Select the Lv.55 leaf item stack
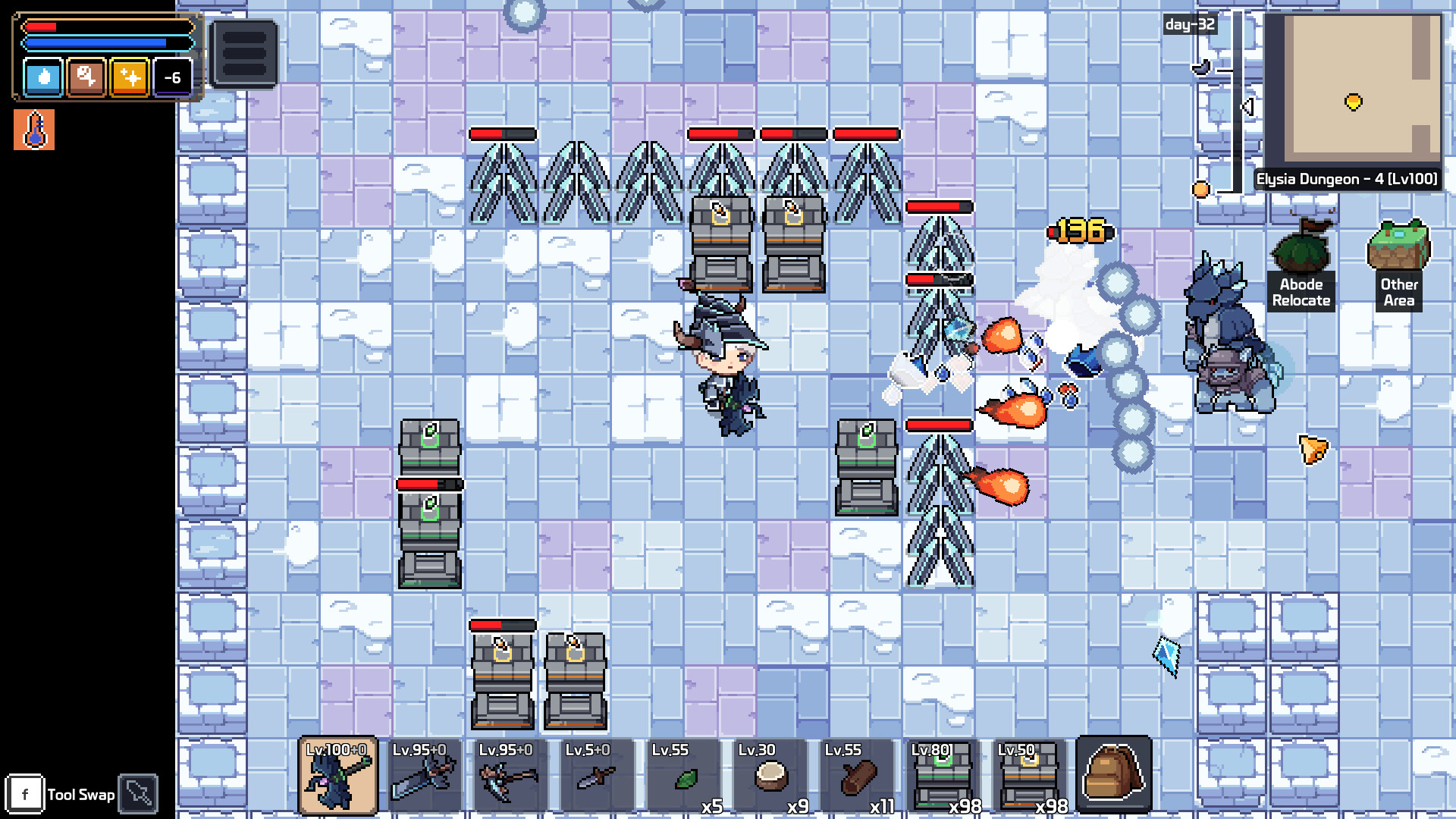Image resolution: width=1456 pixels, height=819 pixels. coord(682,773)
